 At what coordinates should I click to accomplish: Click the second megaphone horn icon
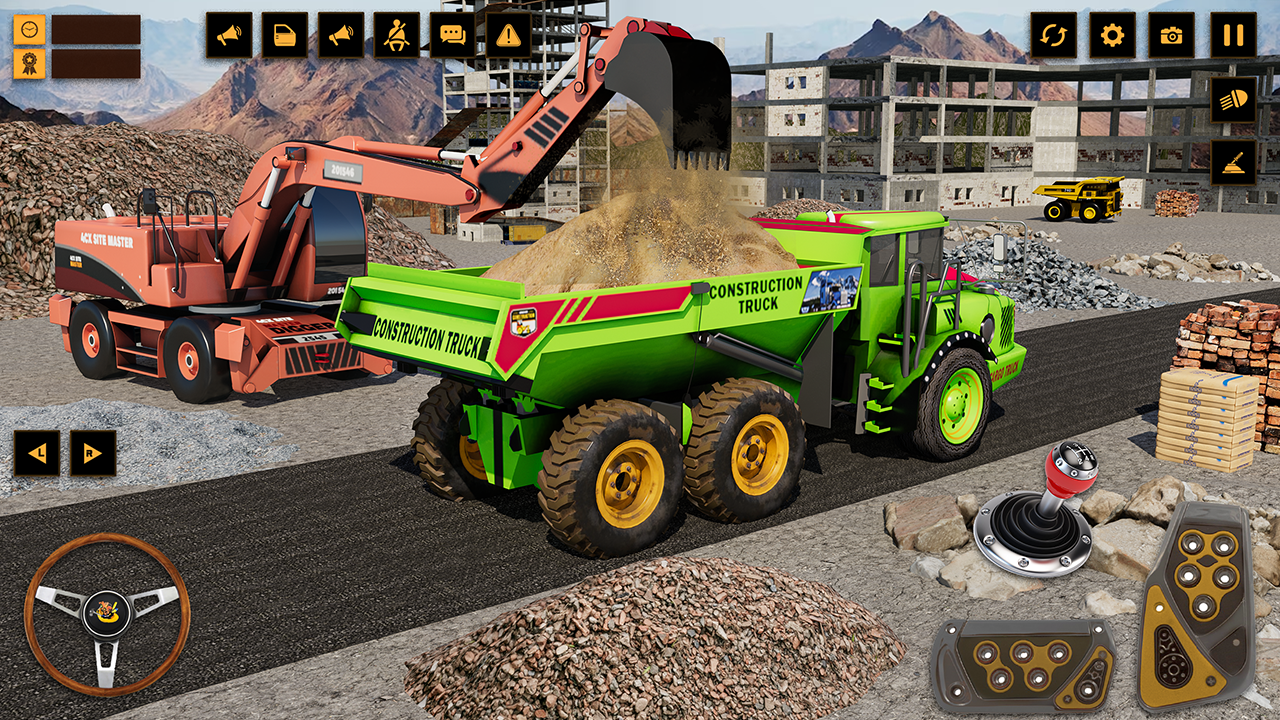tap(340, 33)
